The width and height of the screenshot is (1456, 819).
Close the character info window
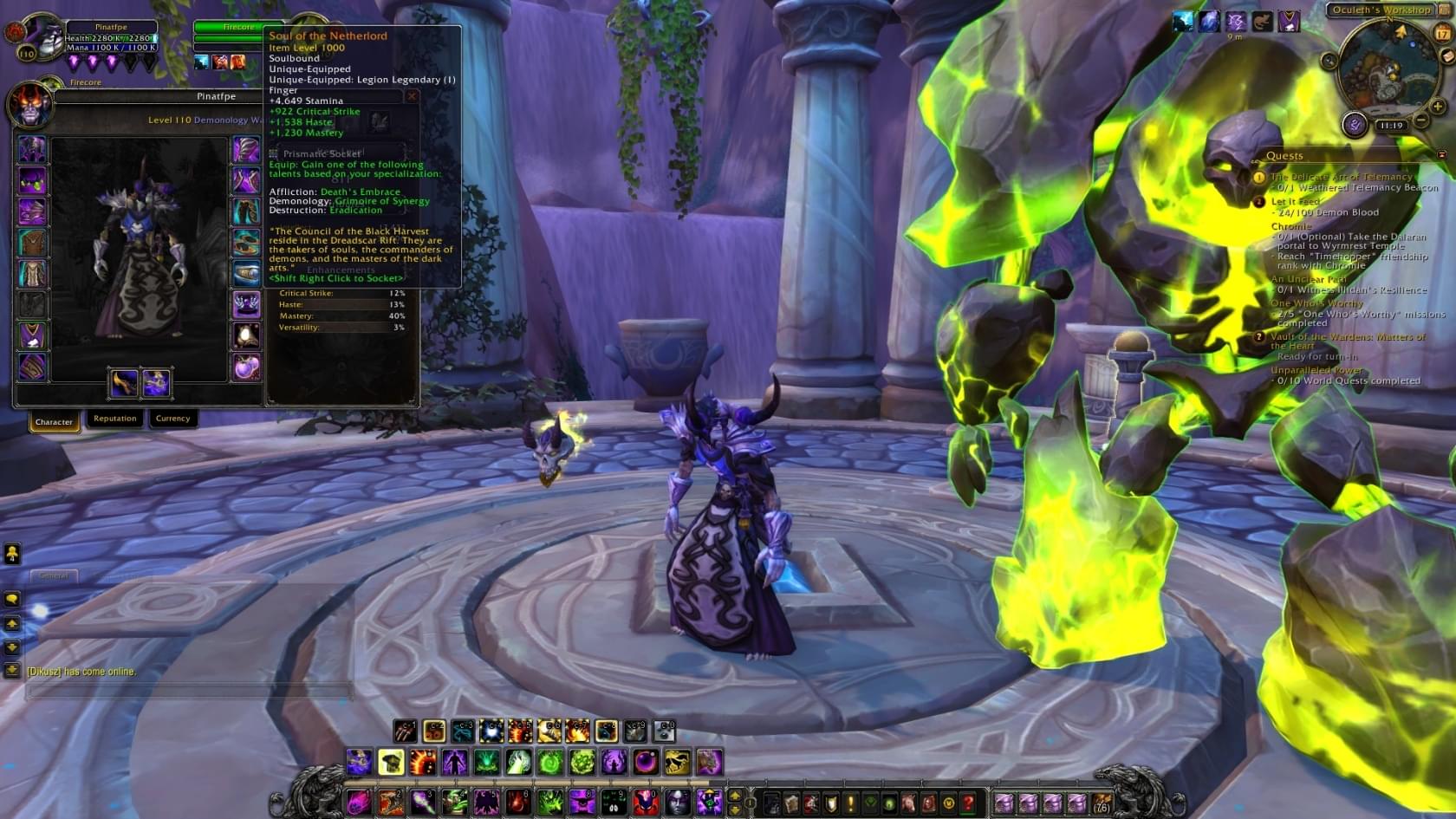click(x=413, y=96)
